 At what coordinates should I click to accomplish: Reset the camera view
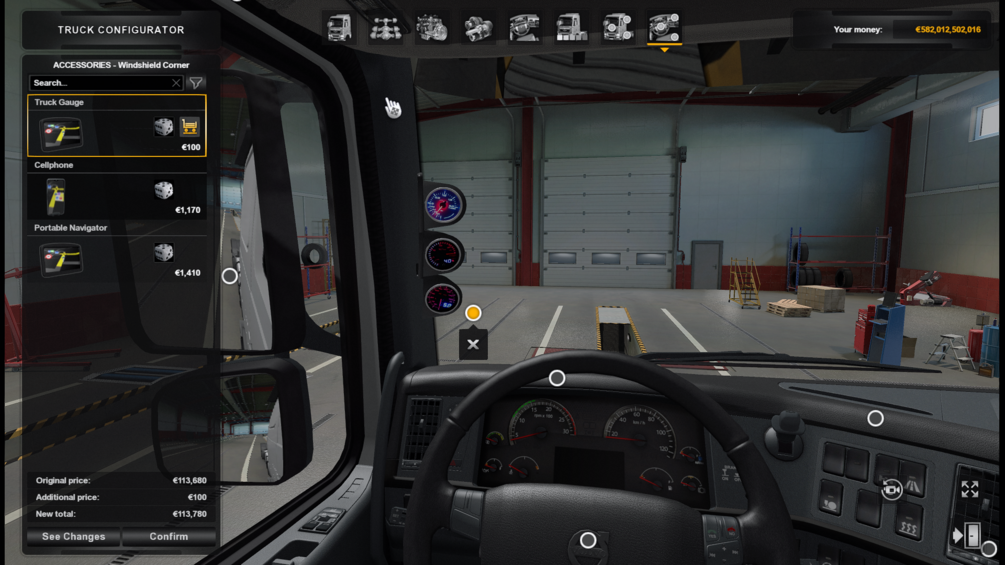[891, 489]
